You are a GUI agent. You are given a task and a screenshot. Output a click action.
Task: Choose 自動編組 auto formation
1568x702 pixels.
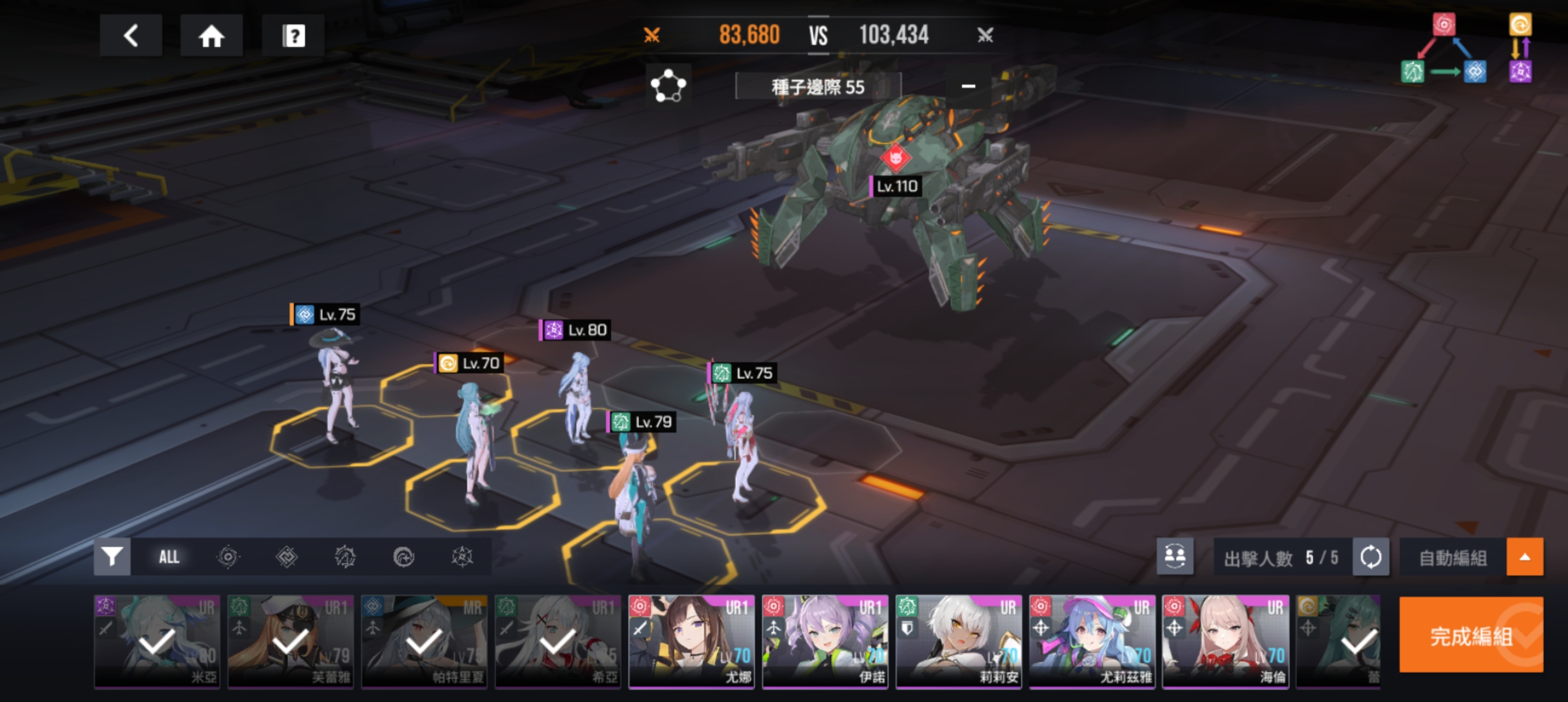coord(1452,558)
